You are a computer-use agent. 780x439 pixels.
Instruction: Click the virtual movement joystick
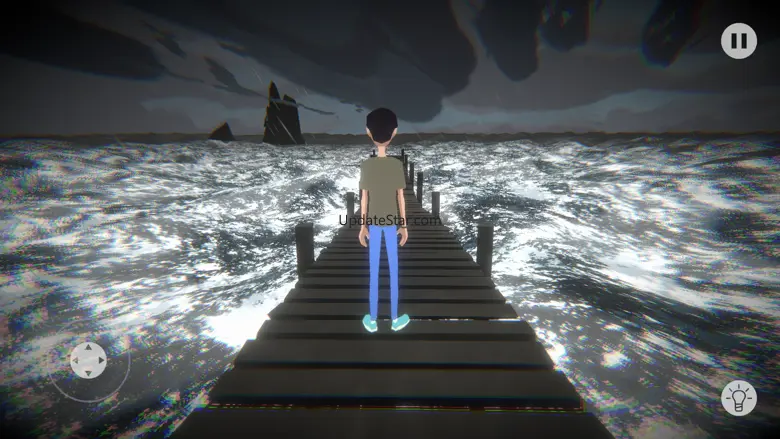88,360
